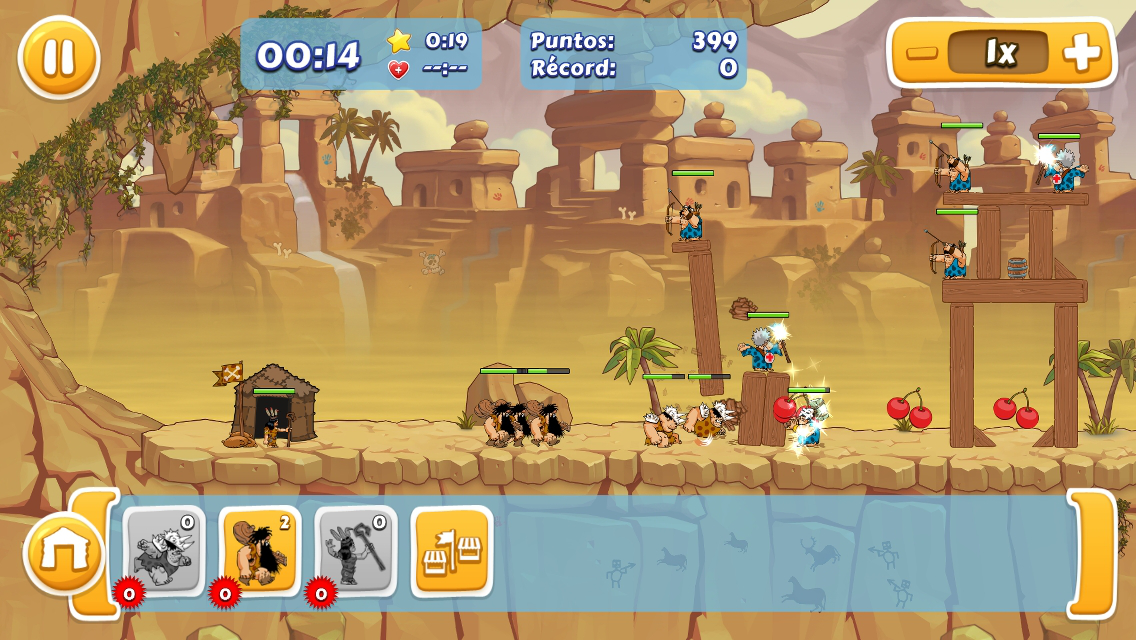
Task: Decrease game speed with the minus button
Action: (921, 53)
